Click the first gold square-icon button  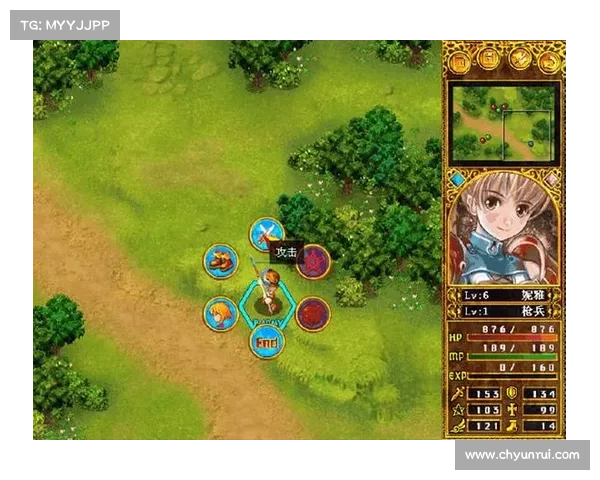click(x=461, y=62)
